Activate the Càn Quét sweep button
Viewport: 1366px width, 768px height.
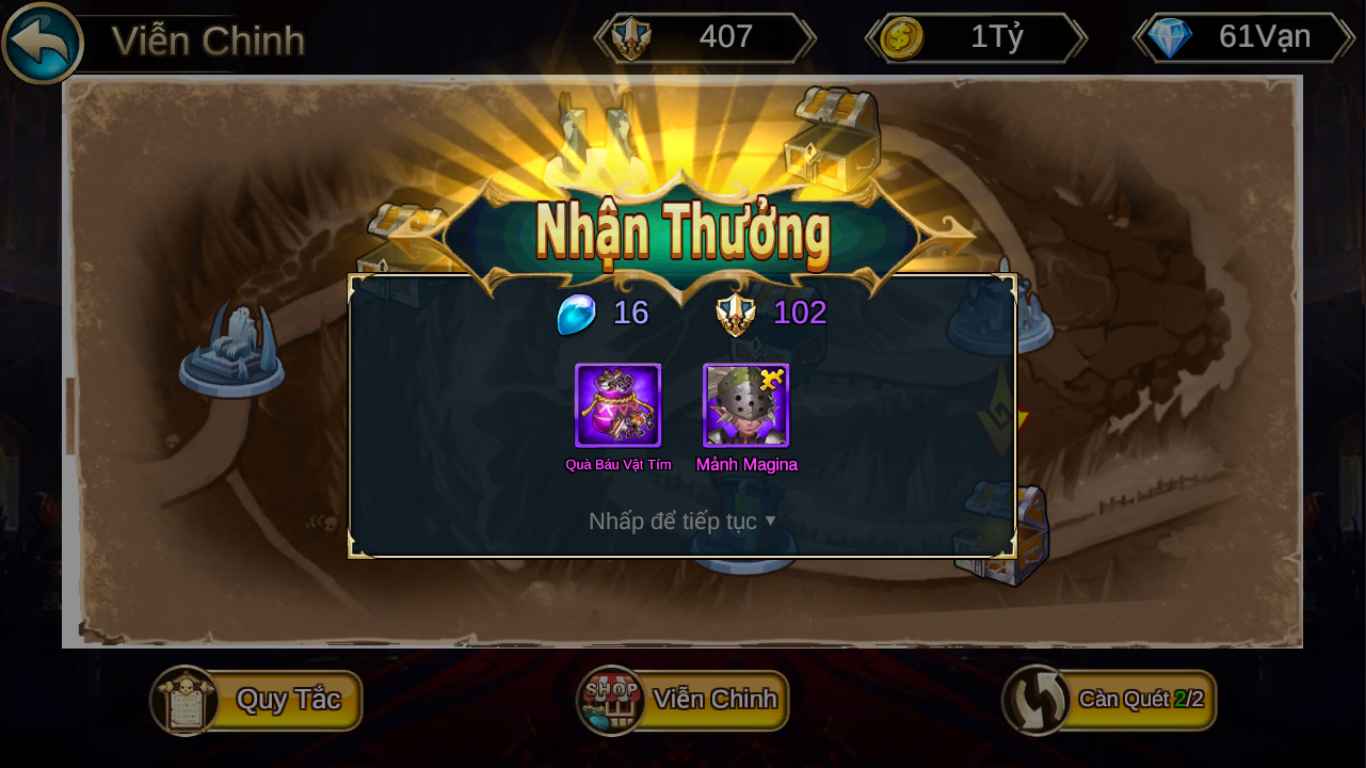tap(1110, 700)
